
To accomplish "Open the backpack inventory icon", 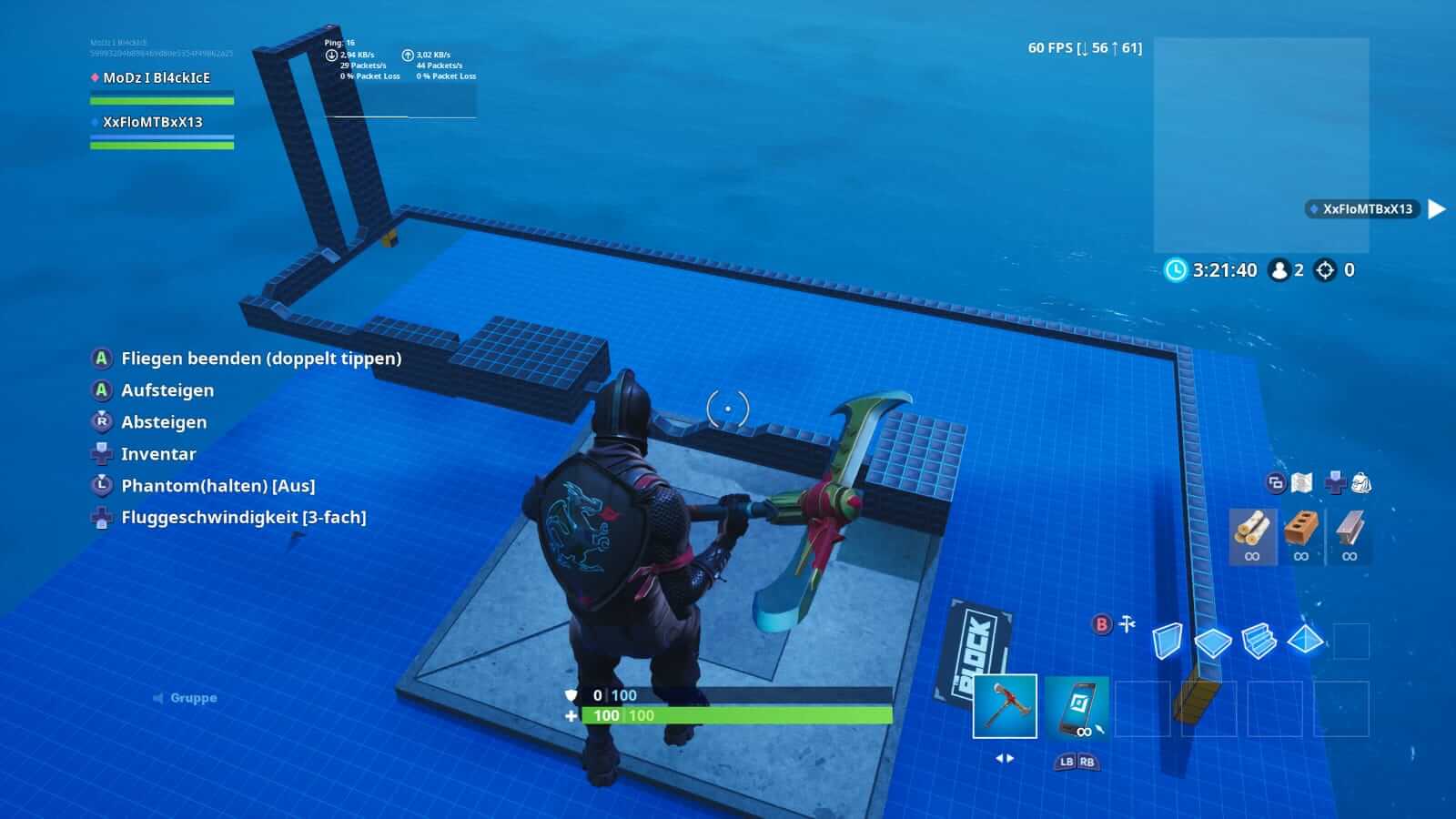I will tap(1360, 482).
